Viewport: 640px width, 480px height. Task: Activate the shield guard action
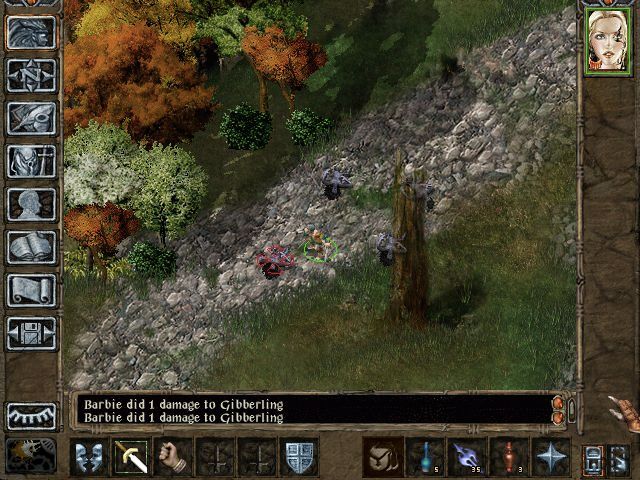pyautogui.click(x=299, y=457)
